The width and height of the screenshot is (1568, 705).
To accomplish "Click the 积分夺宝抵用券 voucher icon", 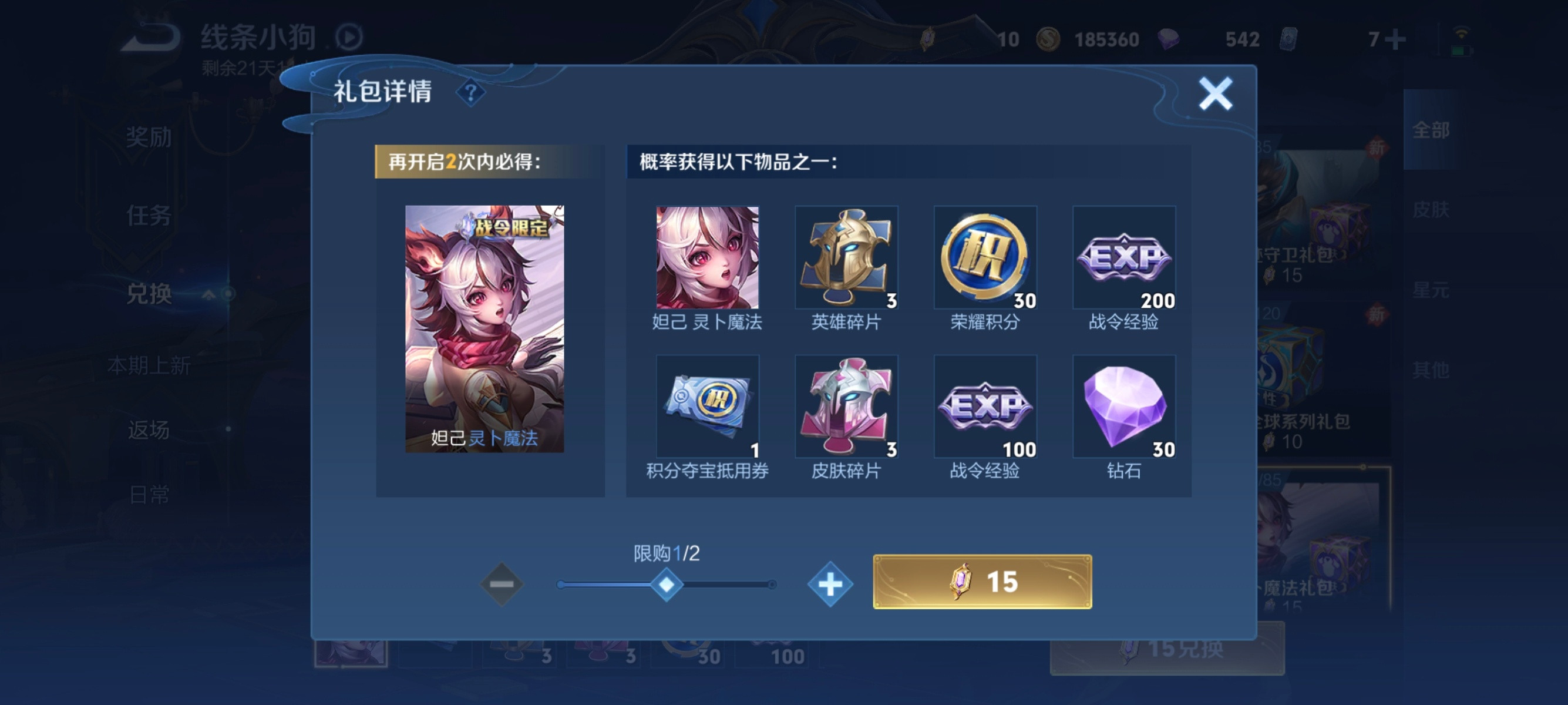I will coord(707,407).
